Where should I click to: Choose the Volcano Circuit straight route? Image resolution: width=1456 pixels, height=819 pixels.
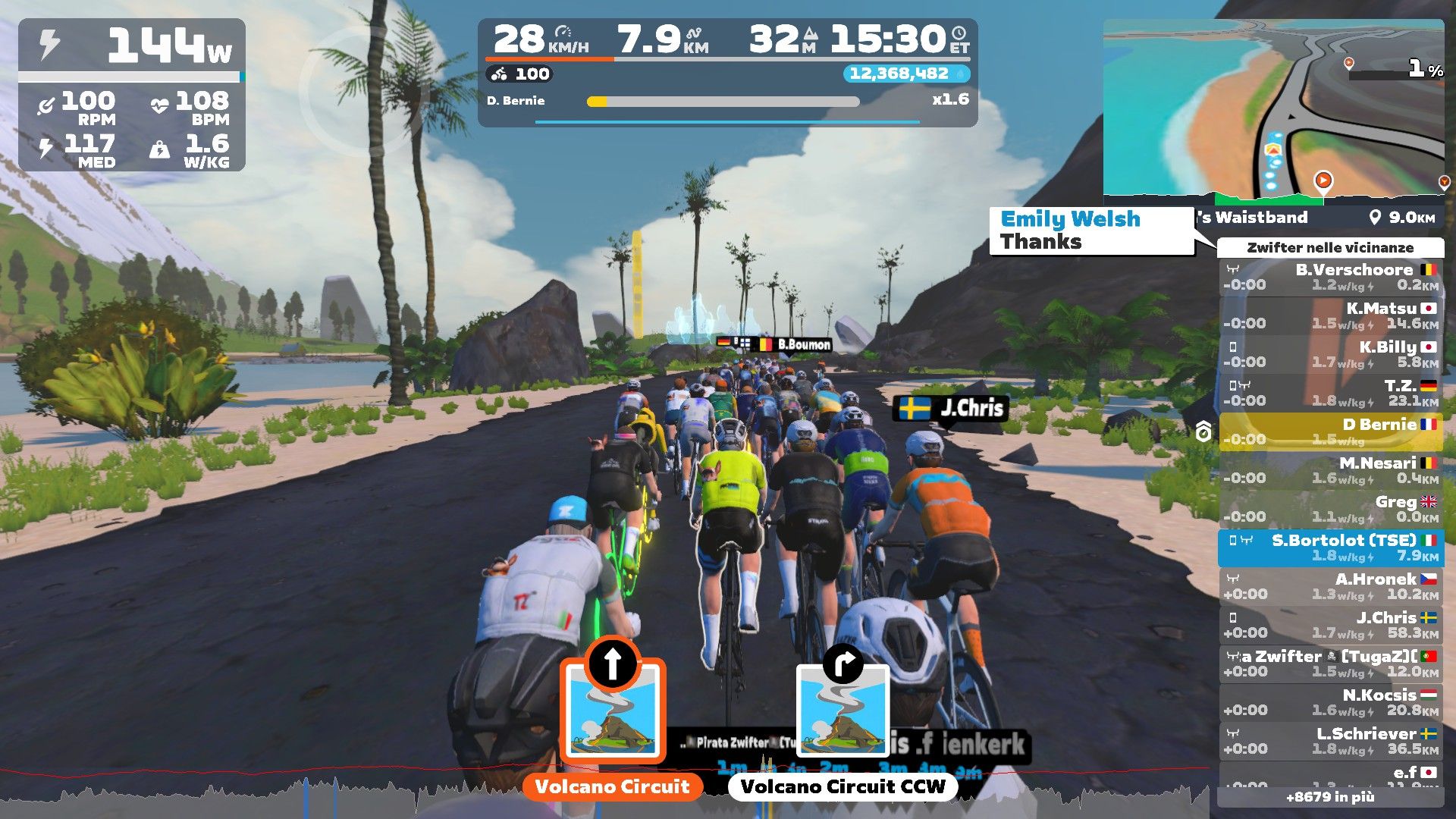(x=613, y=713)
